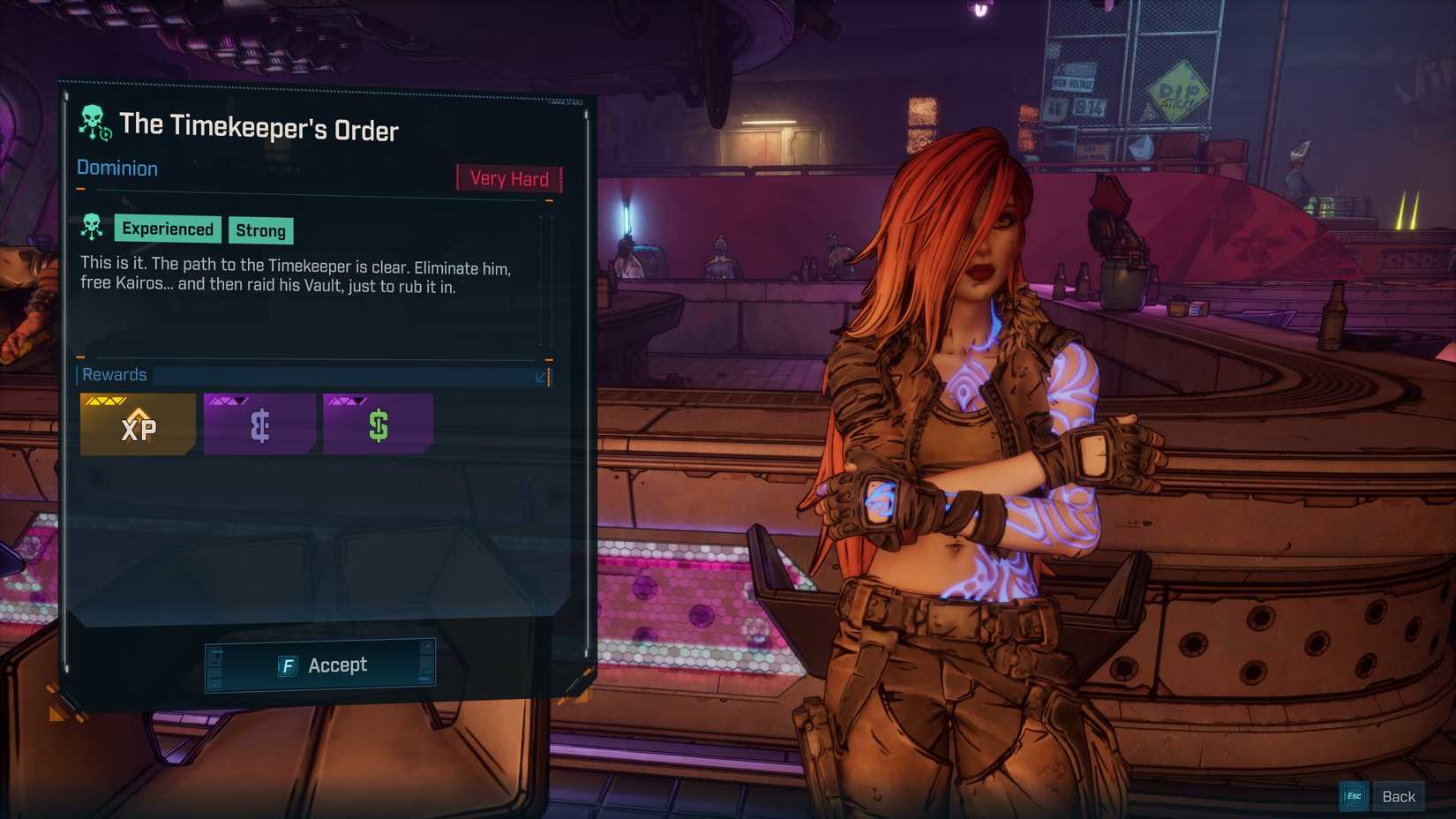Select the Dominion mission type label

[x=116, y=168]
